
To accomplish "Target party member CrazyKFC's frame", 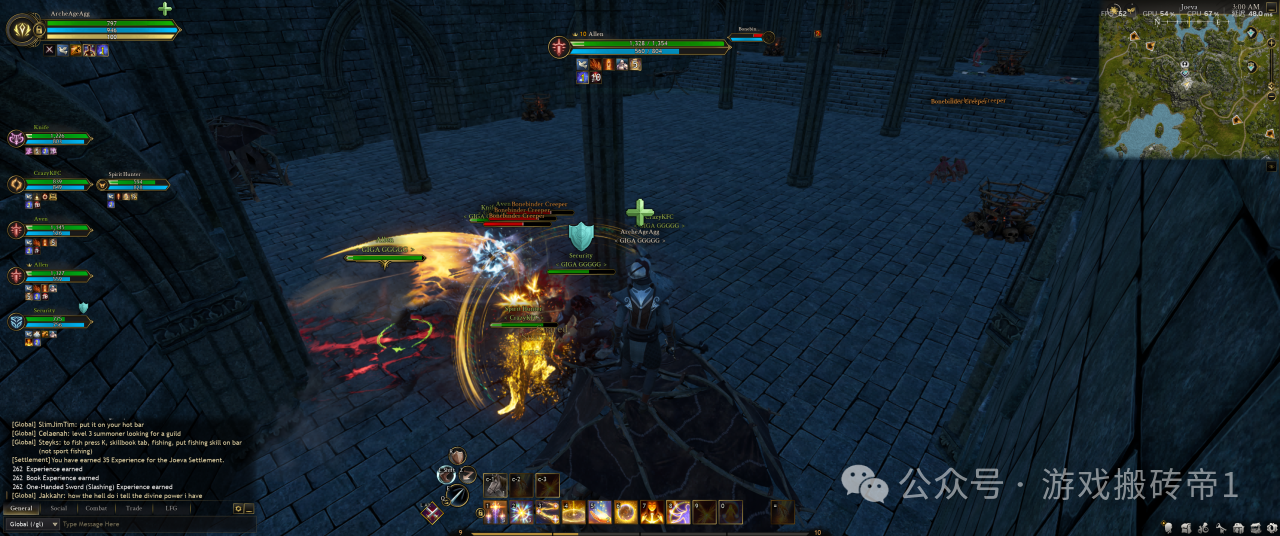I will point(50,184).
